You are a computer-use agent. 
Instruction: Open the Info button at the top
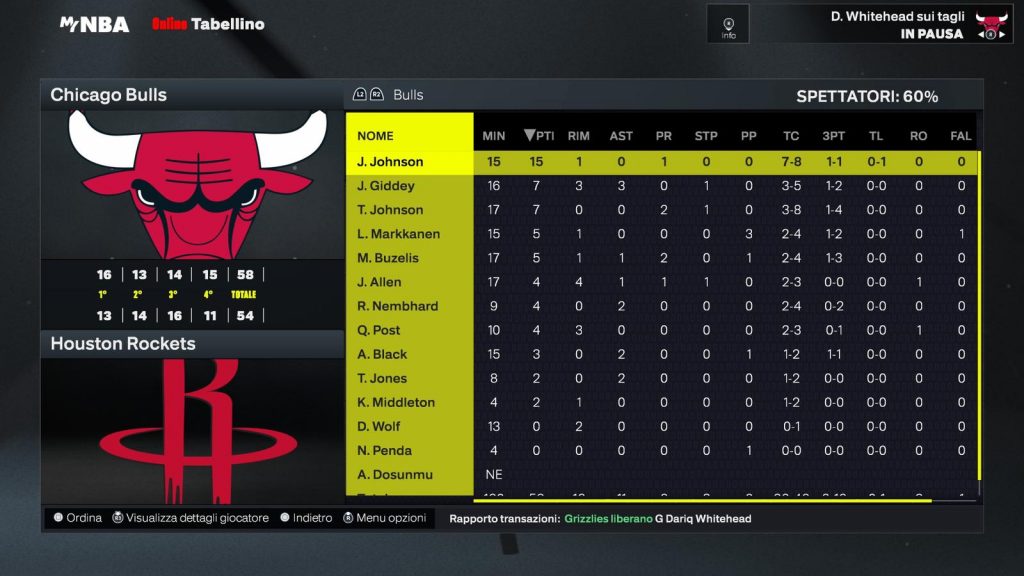click(x=728, y=24)
